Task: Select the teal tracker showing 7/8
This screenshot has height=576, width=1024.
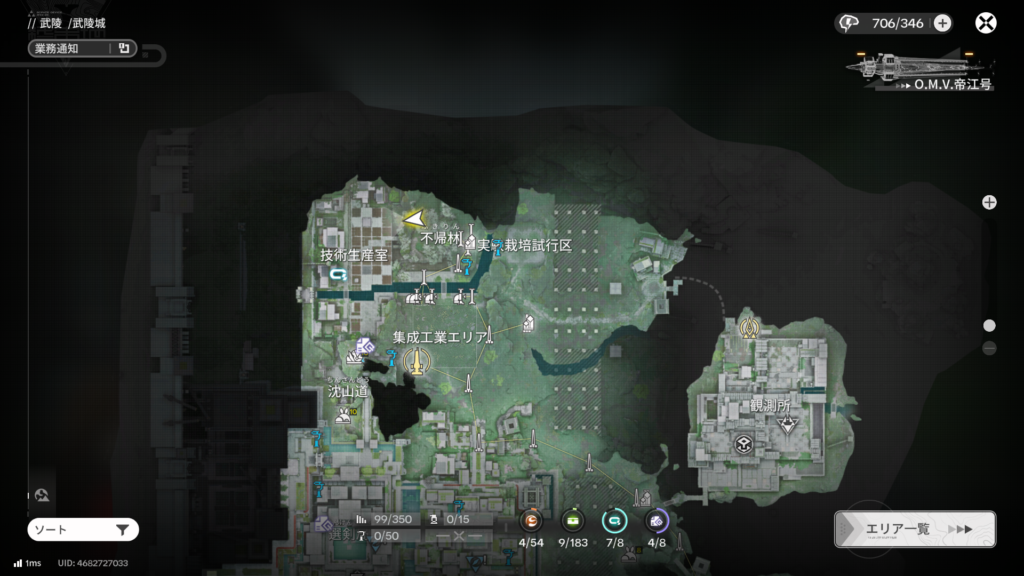Action: point(614,521)
